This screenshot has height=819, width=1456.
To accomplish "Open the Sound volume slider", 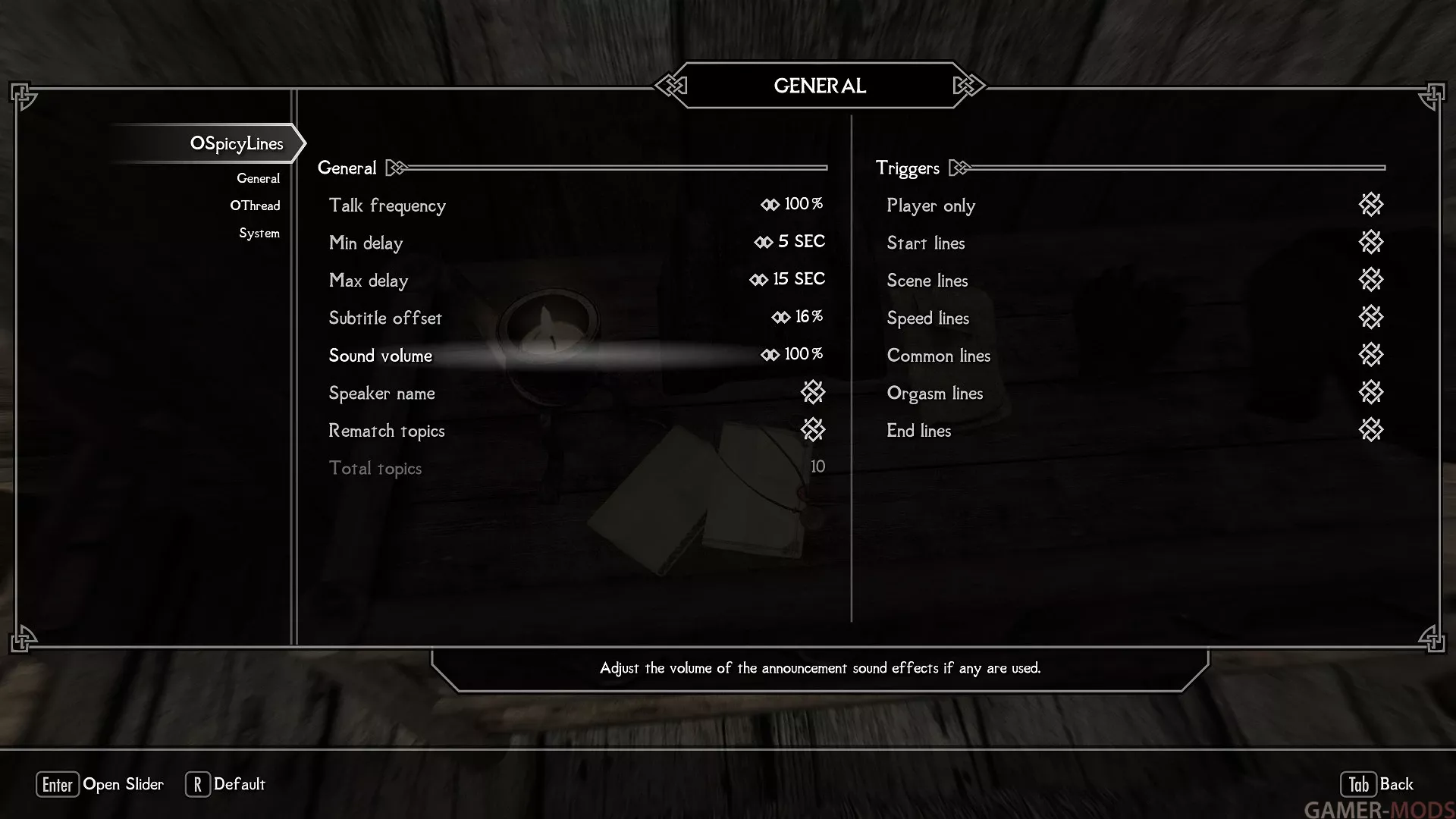I will [576, 355].
